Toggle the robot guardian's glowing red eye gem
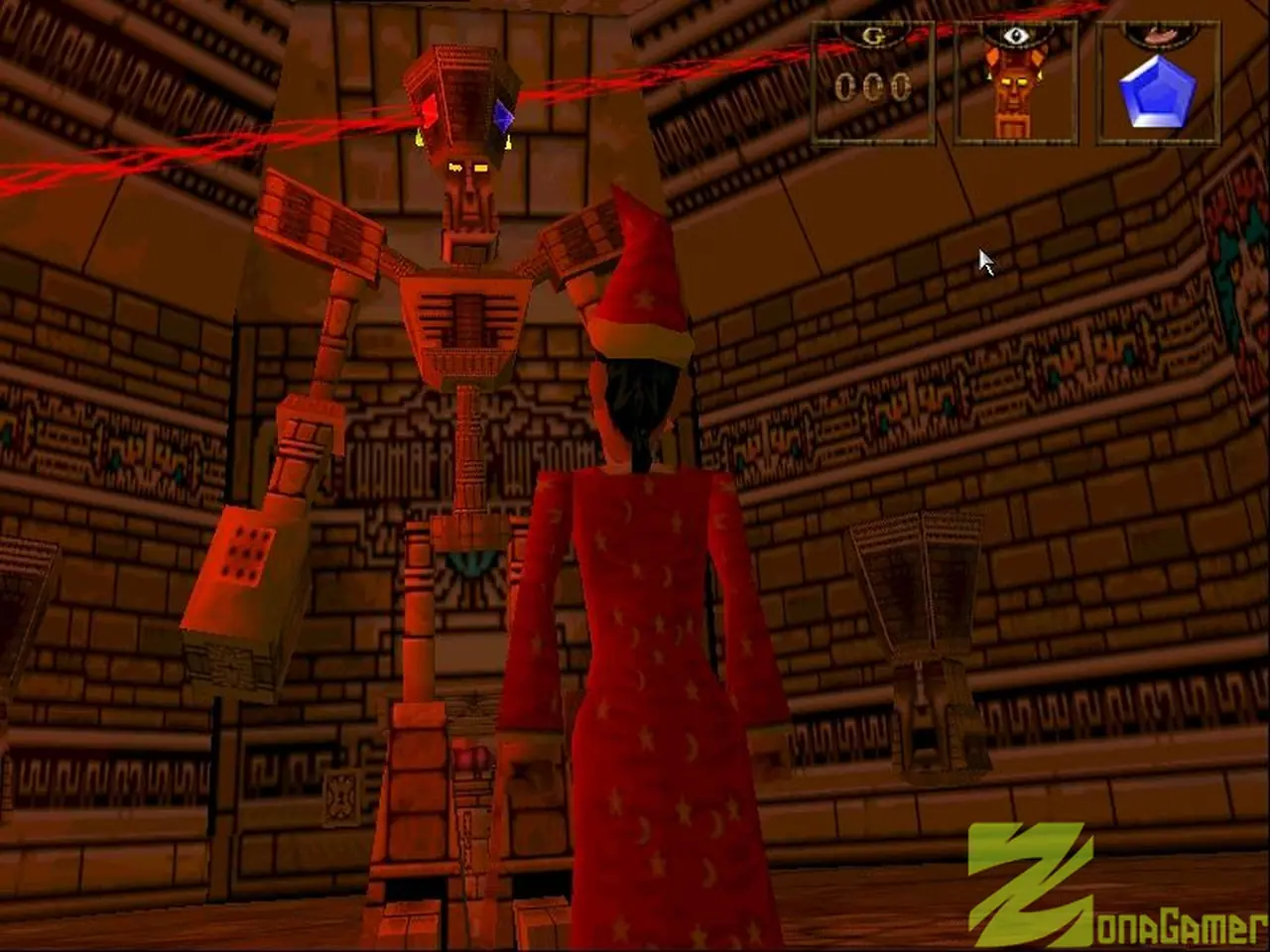 point(427,114)
